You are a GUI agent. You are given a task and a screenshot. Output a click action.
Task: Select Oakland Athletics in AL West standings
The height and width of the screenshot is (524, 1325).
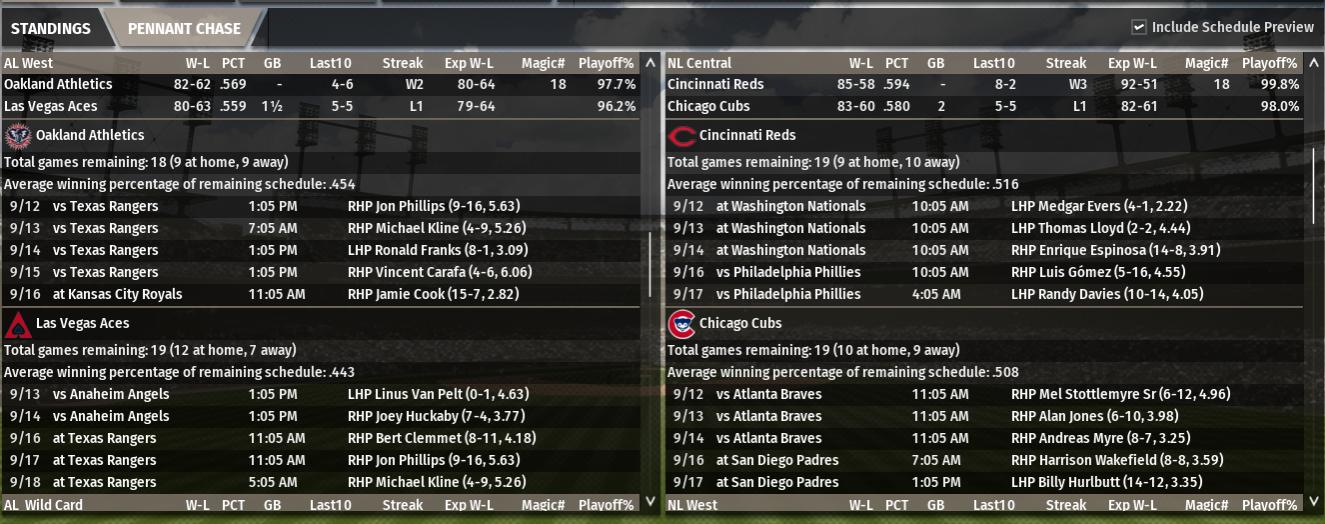(58, 84)
